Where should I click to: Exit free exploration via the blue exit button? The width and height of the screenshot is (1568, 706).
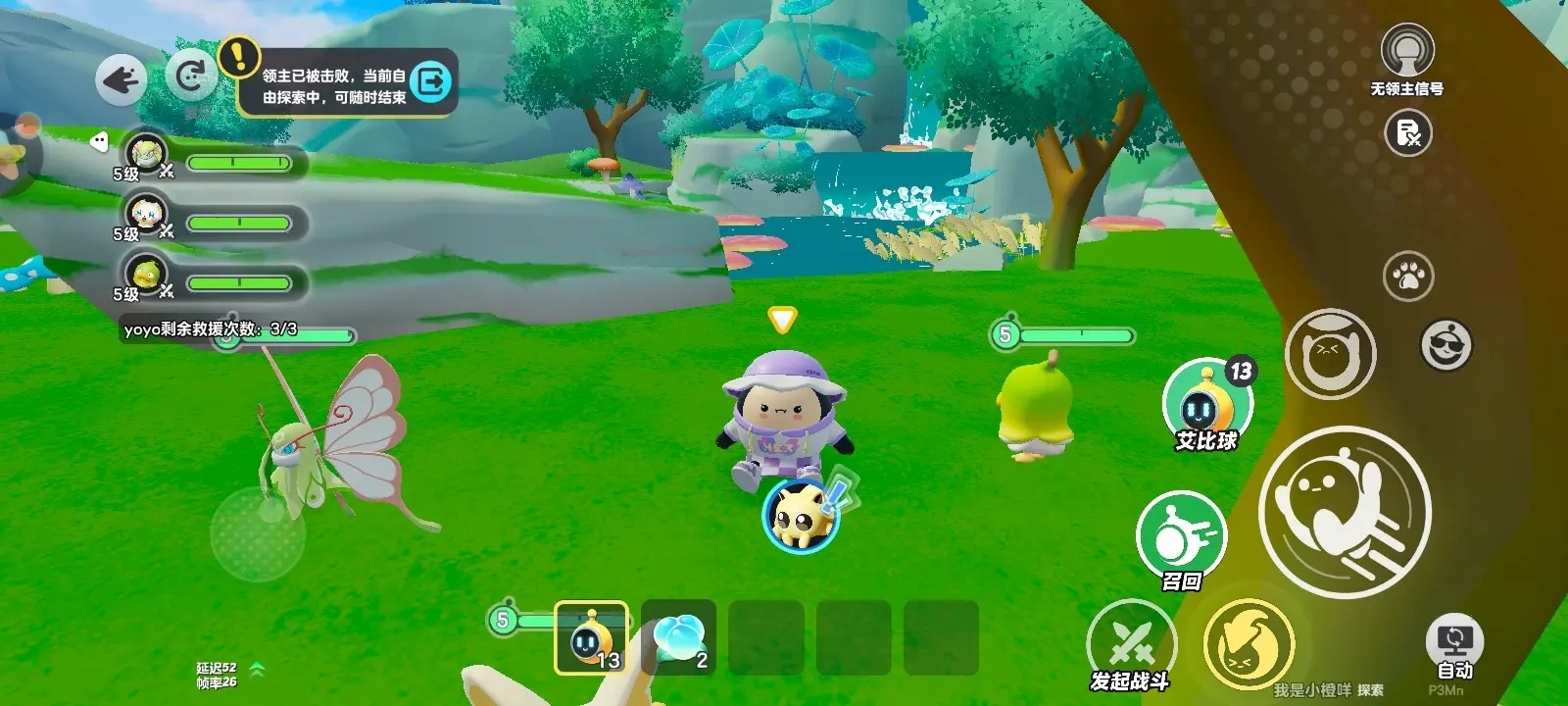(431, 81)
